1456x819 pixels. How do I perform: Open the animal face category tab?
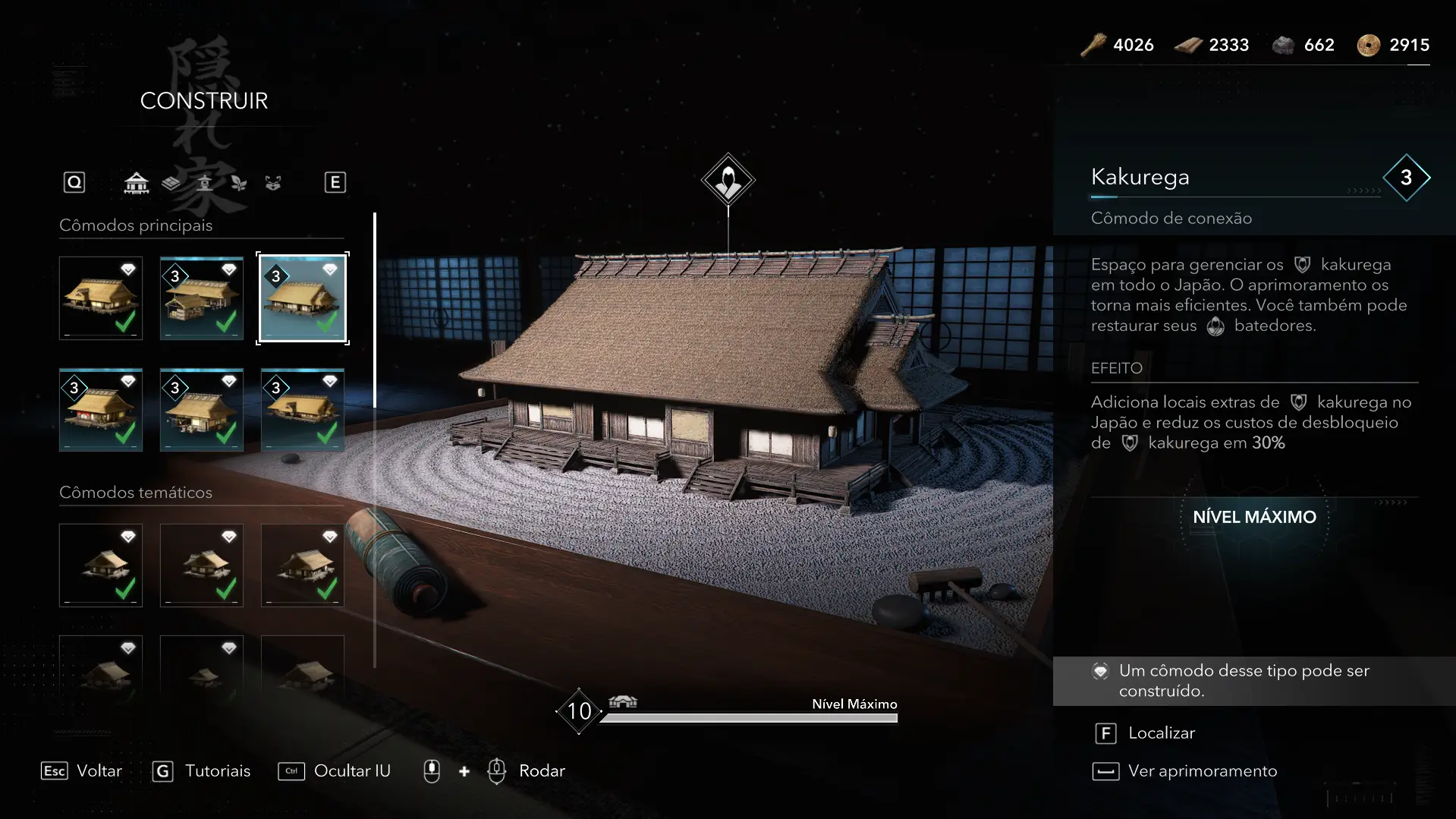click(273, 183)
